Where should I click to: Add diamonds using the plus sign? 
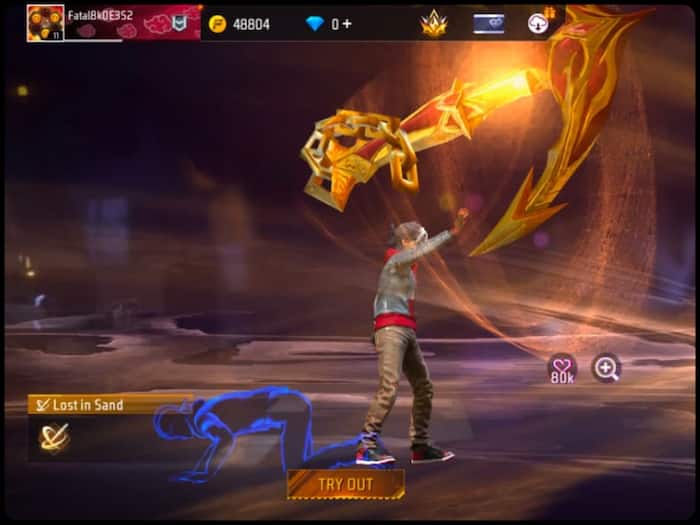pos(347,23)
